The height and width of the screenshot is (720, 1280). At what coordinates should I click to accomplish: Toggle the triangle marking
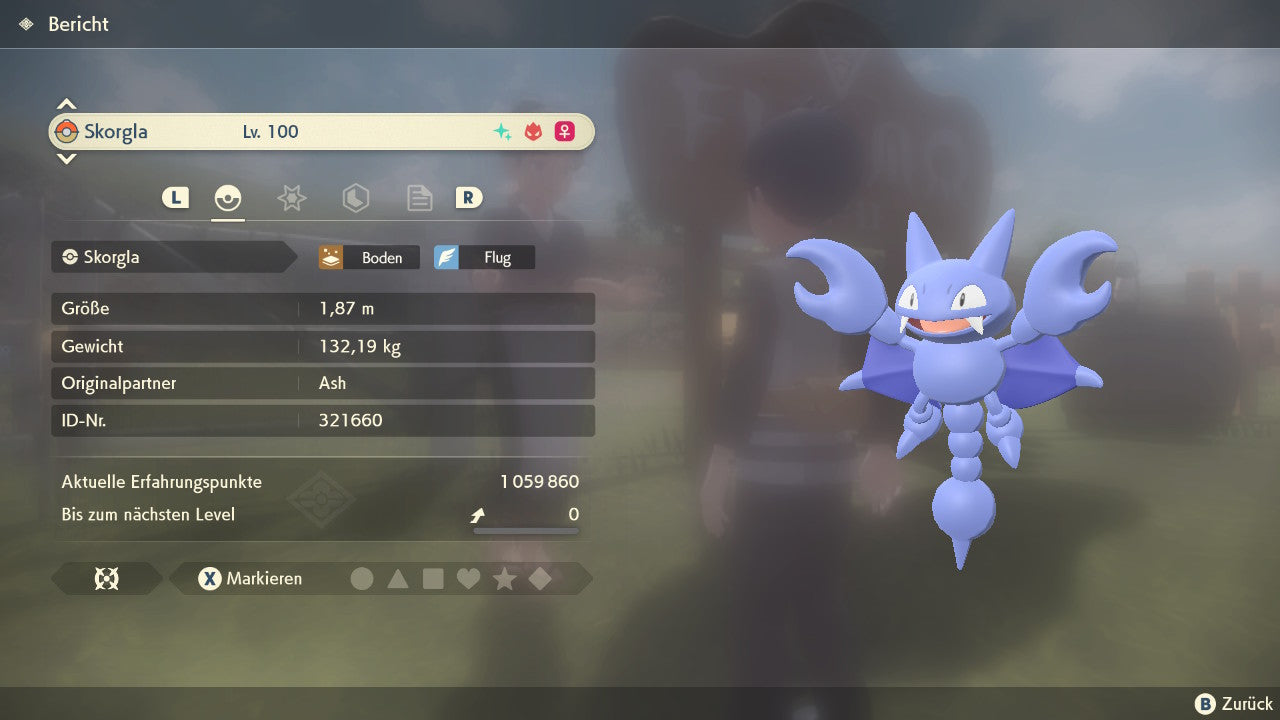398,578
